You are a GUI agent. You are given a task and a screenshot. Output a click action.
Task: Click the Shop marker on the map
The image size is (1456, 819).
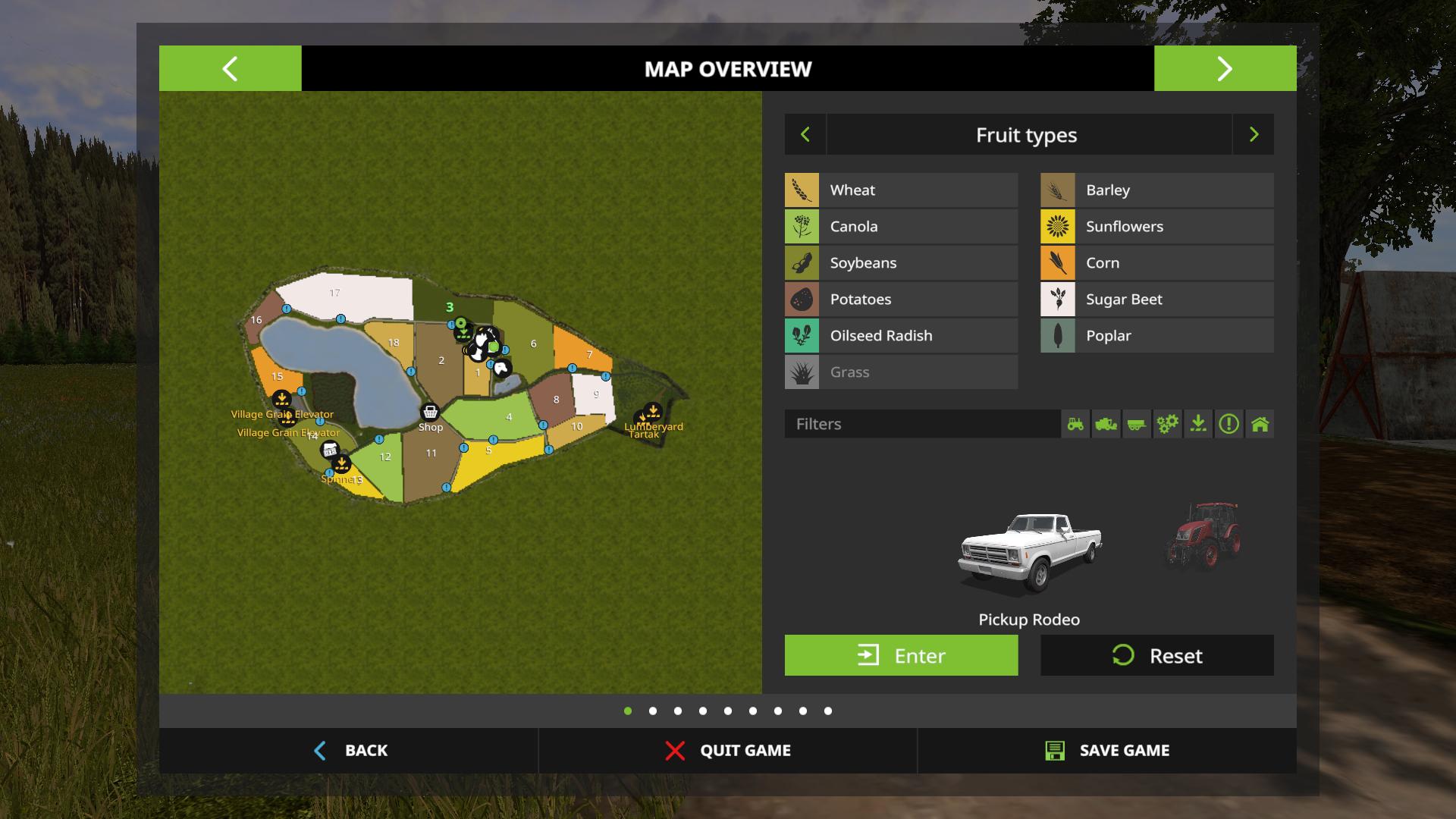(x=430, y=413)
